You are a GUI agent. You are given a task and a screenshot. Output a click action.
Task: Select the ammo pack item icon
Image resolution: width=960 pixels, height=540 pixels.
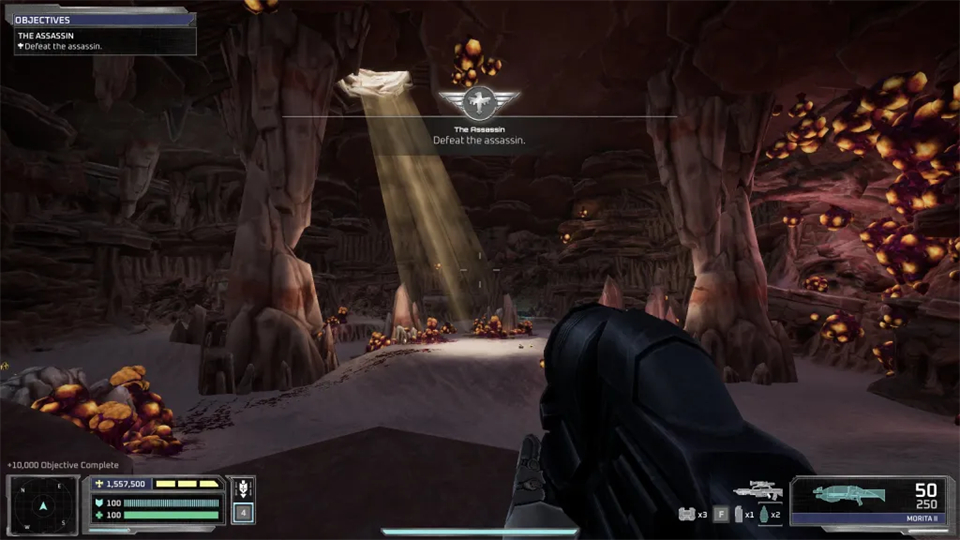[x=687, y=515]
